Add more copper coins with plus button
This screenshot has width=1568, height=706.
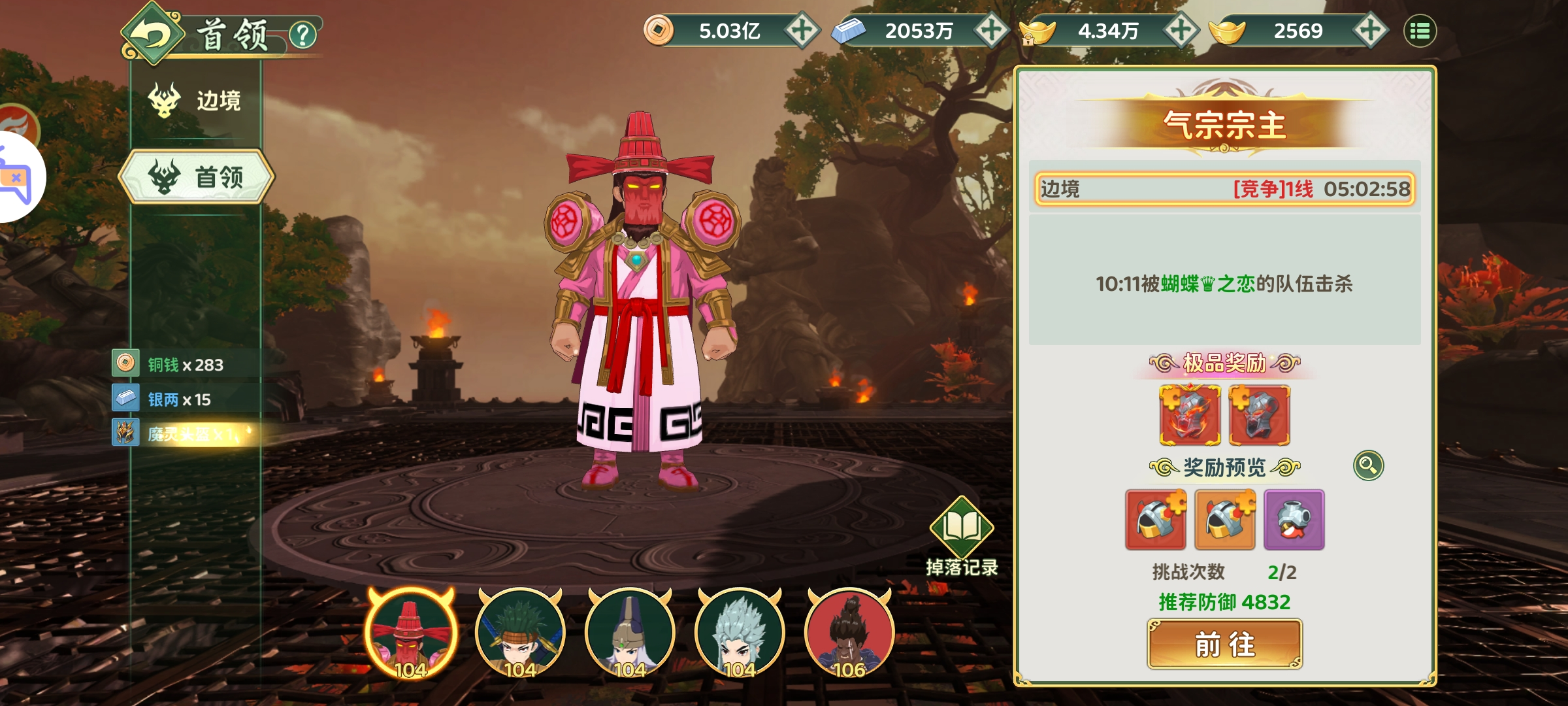click(x=802, y=31)
